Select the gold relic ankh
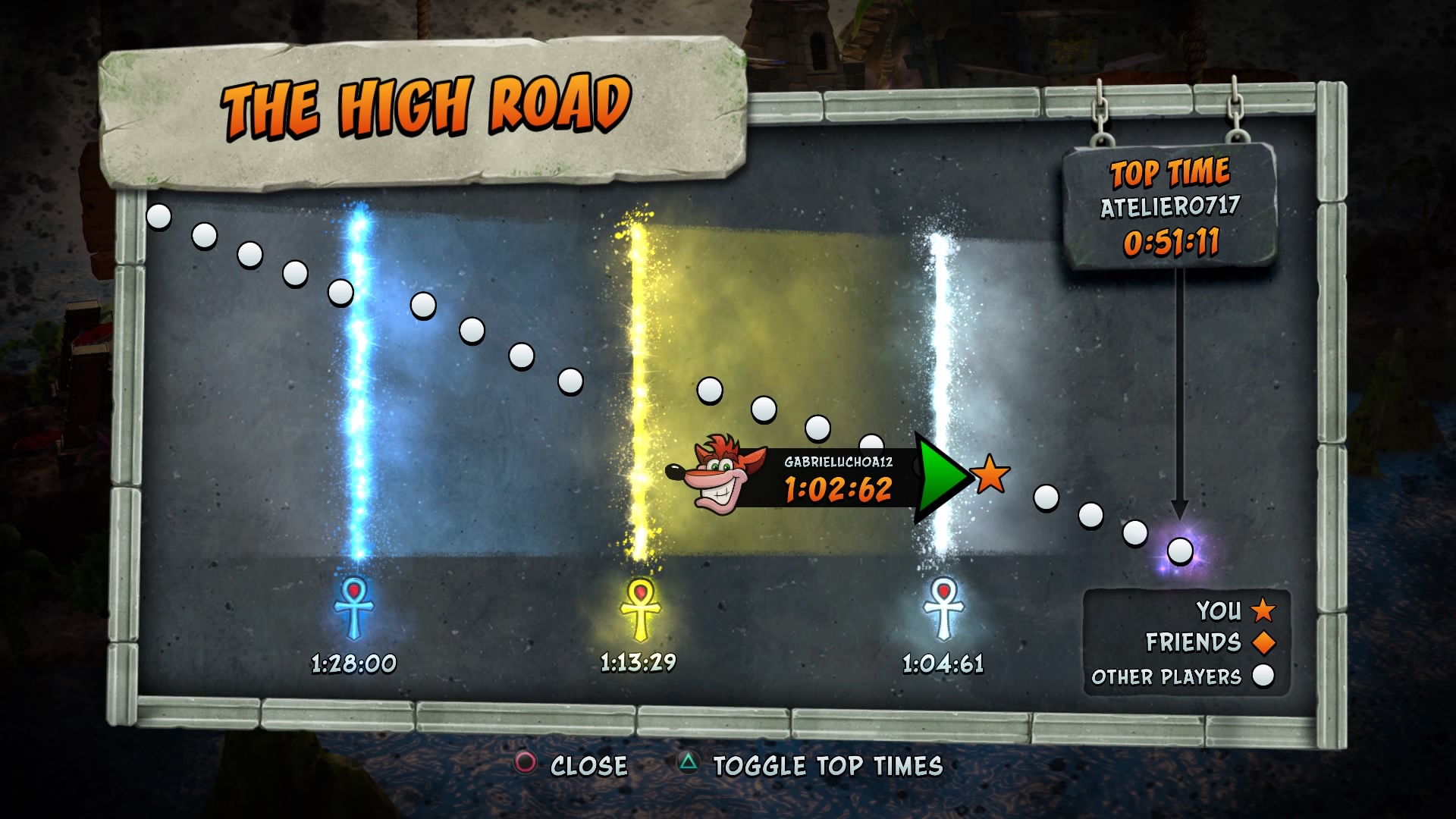This screenshot has height=819, width=1456. click(x=640, y=608)
